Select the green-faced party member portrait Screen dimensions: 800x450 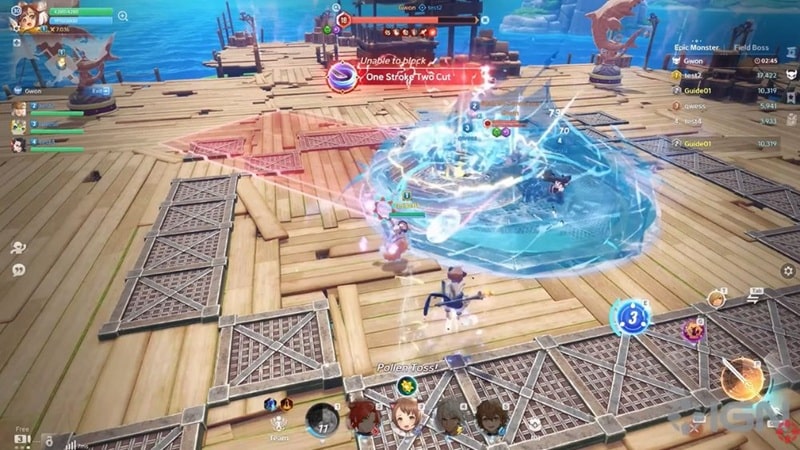(x=19, y=126)
